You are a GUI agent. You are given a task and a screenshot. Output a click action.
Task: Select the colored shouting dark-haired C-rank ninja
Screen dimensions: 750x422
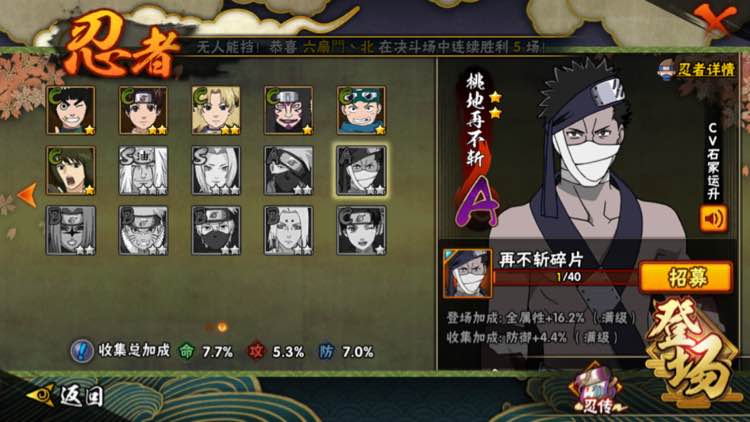click(x=71, y=170)
